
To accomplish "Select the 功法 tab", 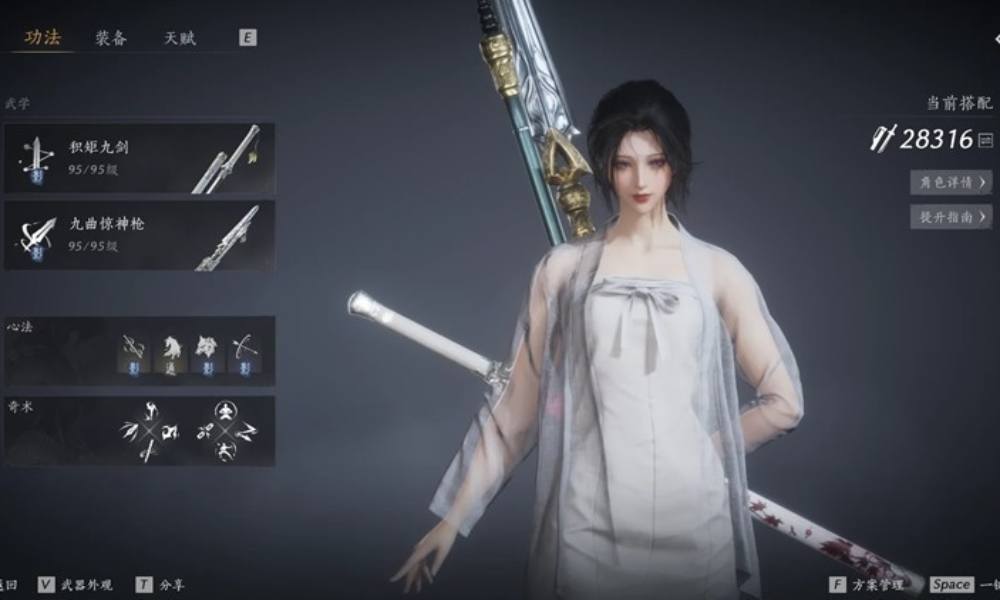I will point(43,38).
